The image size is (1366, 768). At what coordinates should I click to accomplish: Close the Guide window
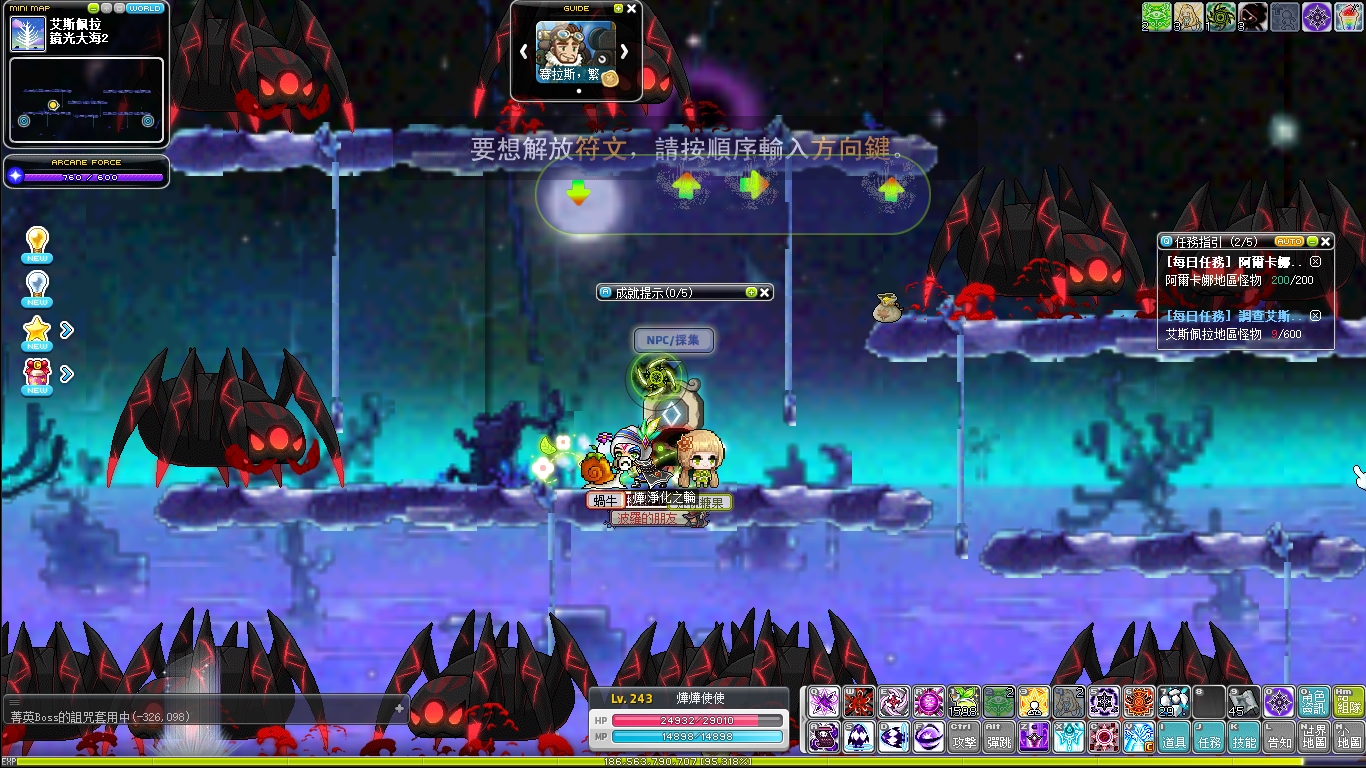click(631, 8)
